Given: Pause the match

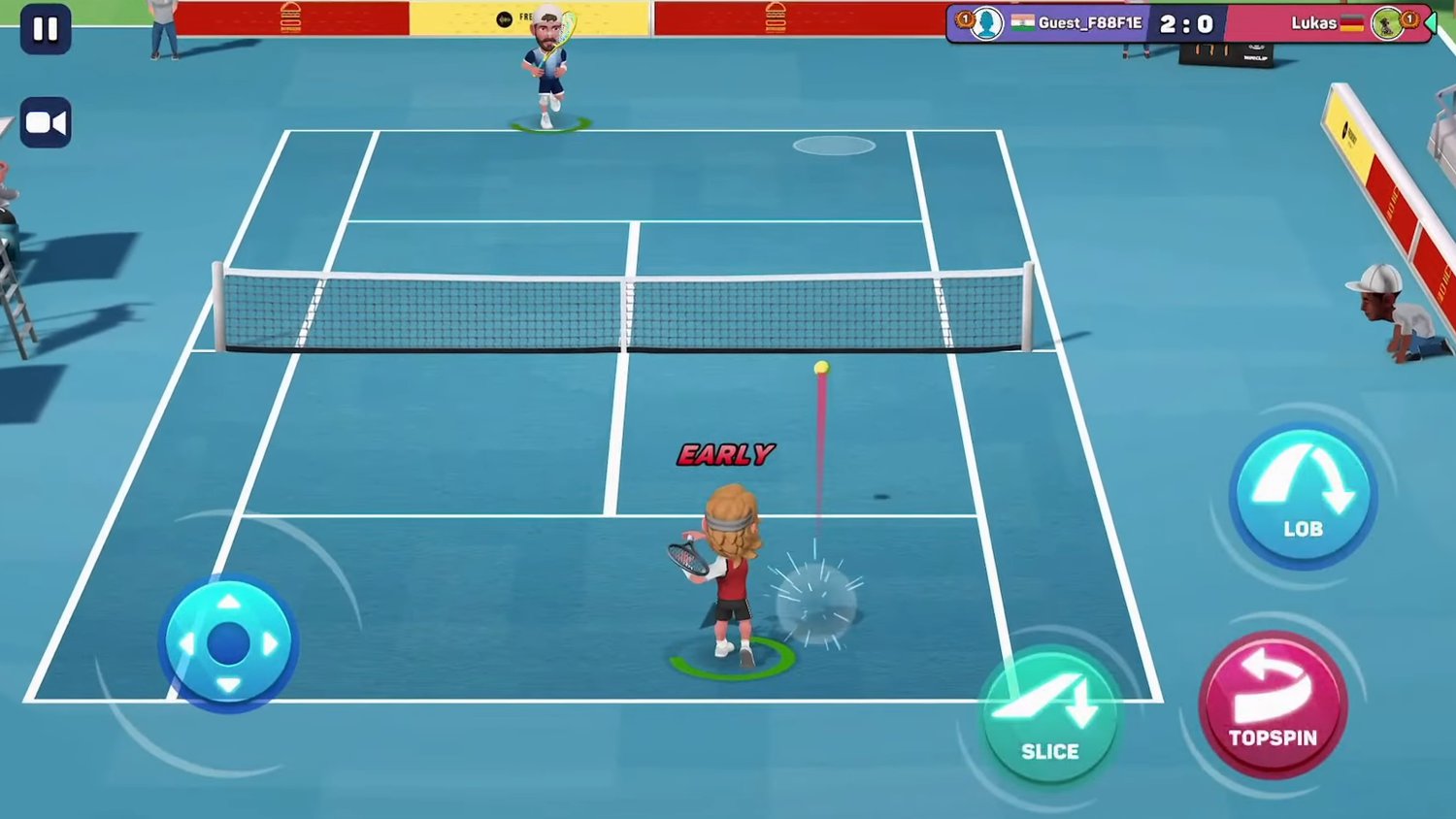Looking at the screenshot, I should click(x=45, y=29).
